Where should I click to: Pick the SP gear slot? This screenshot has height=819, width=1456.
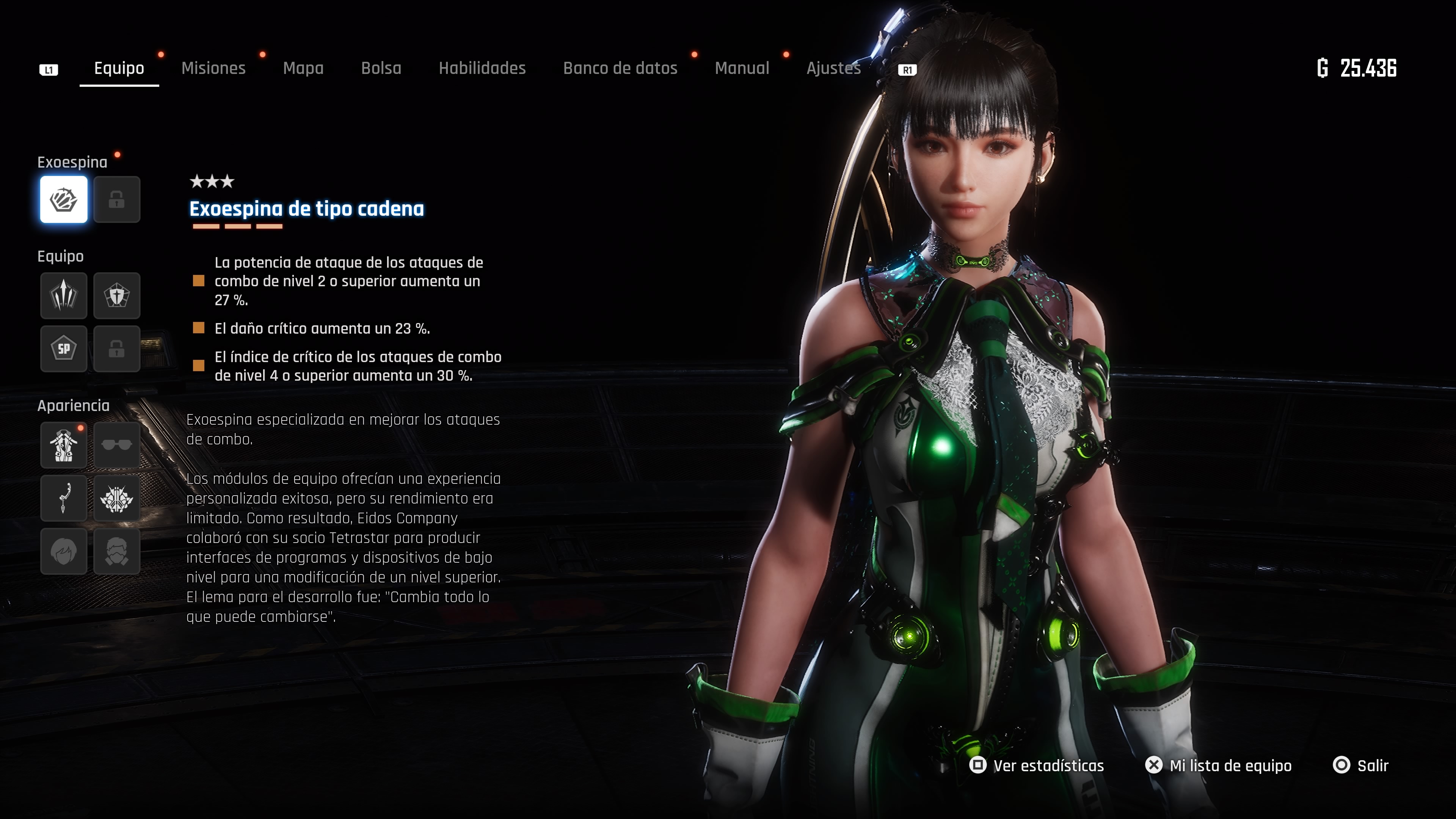click(64, 349)
